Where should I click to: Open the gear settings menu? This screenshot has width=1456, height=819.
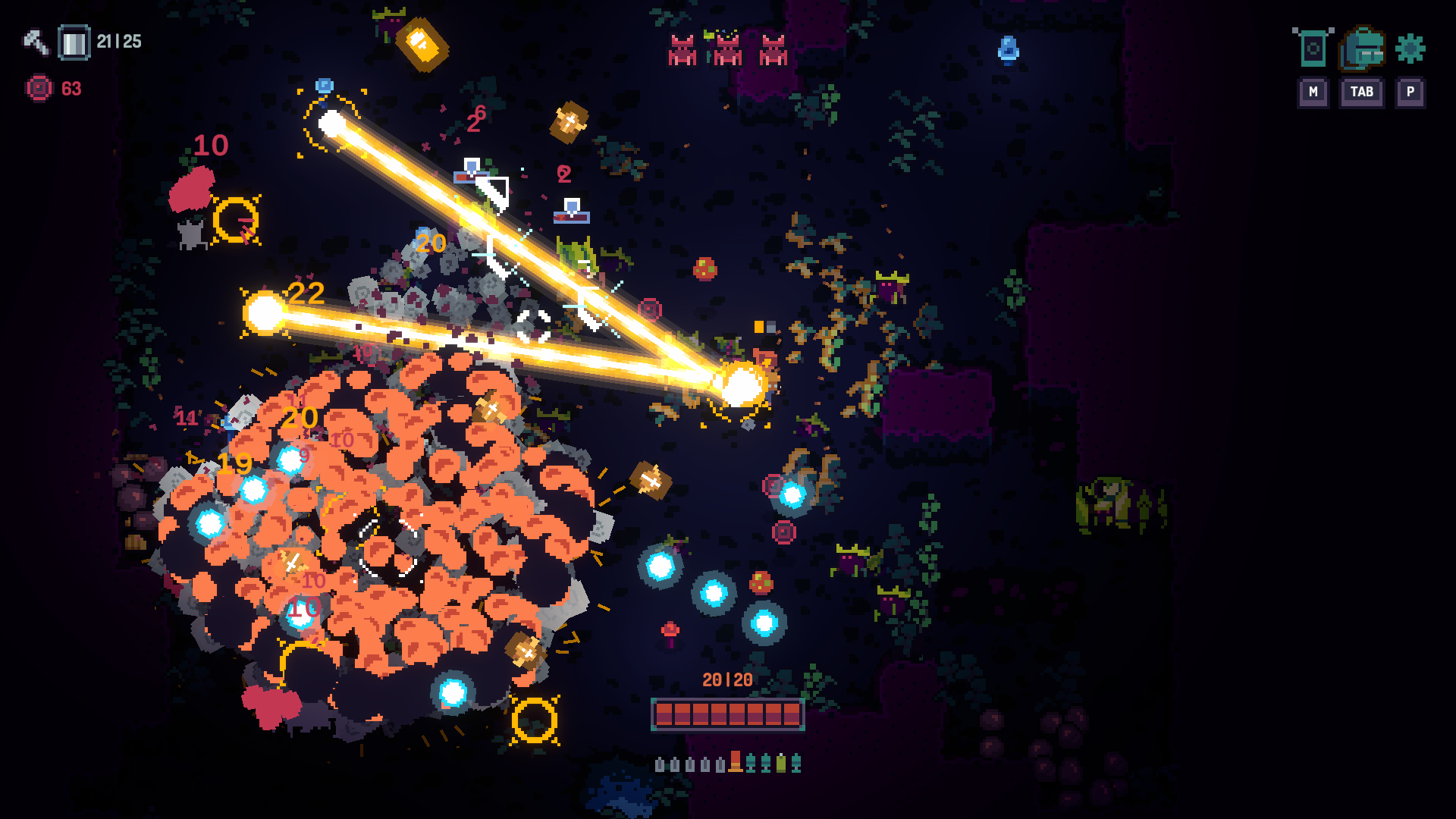click(x=1410, y=49)
